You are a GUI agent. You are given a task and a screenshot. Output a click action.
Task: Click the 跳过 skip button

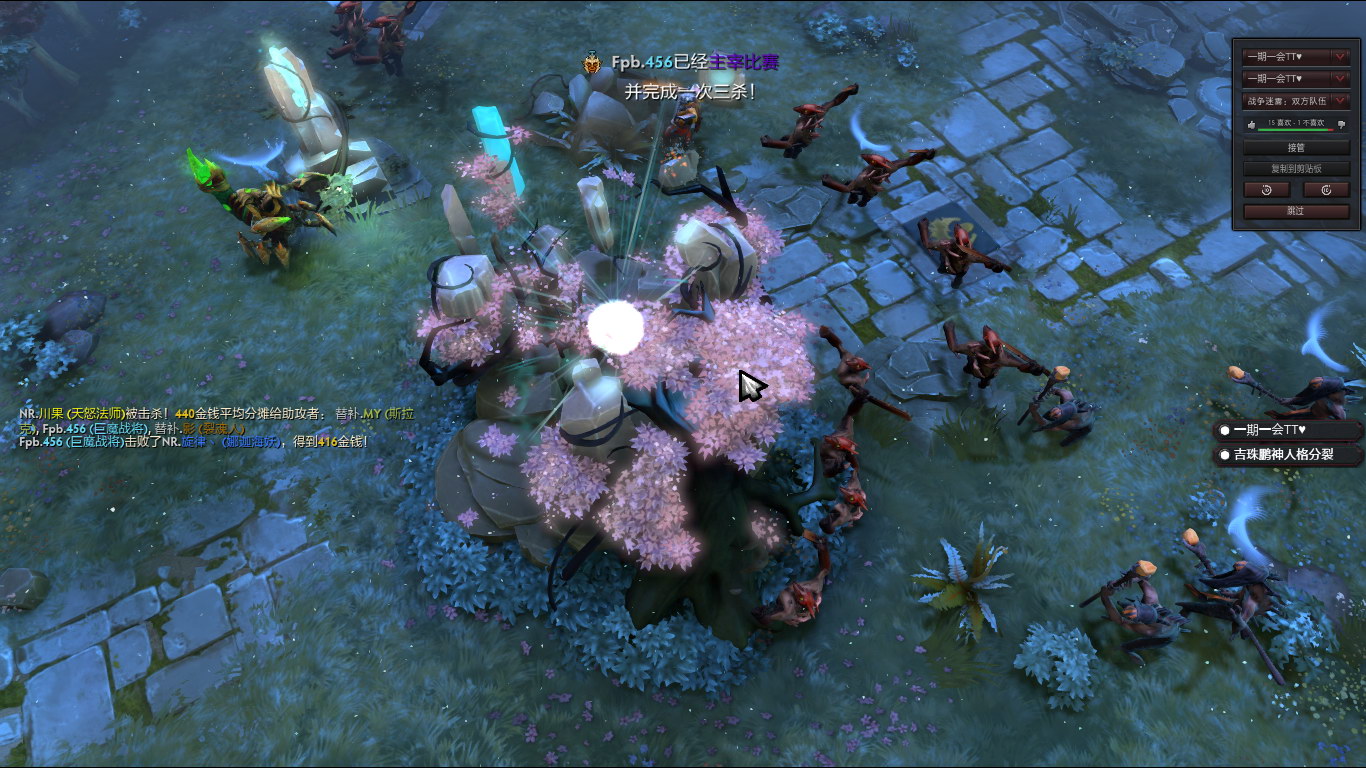1296,211
